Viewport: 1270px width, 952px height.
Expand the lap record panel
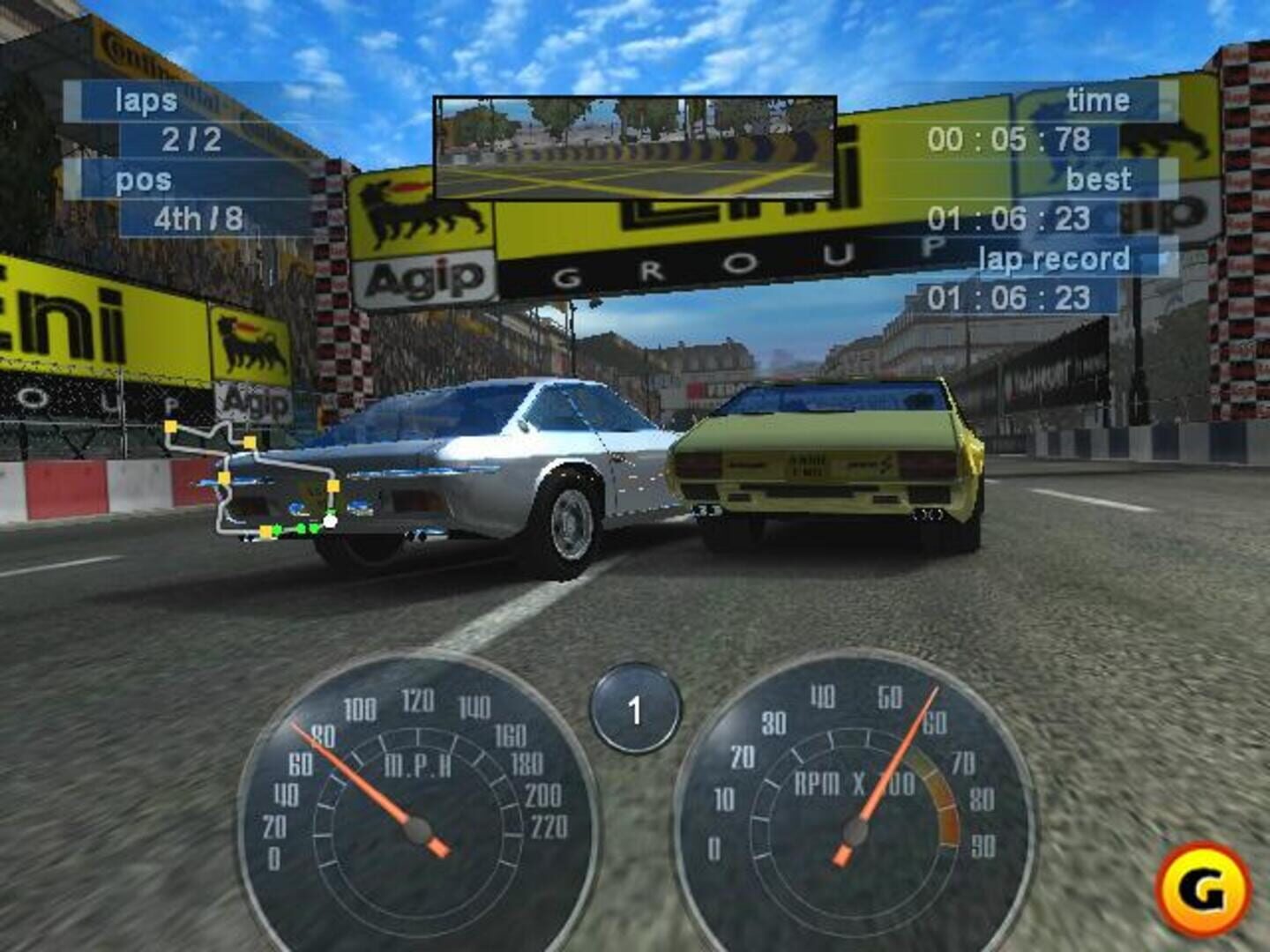click(x=1055, y=258)
